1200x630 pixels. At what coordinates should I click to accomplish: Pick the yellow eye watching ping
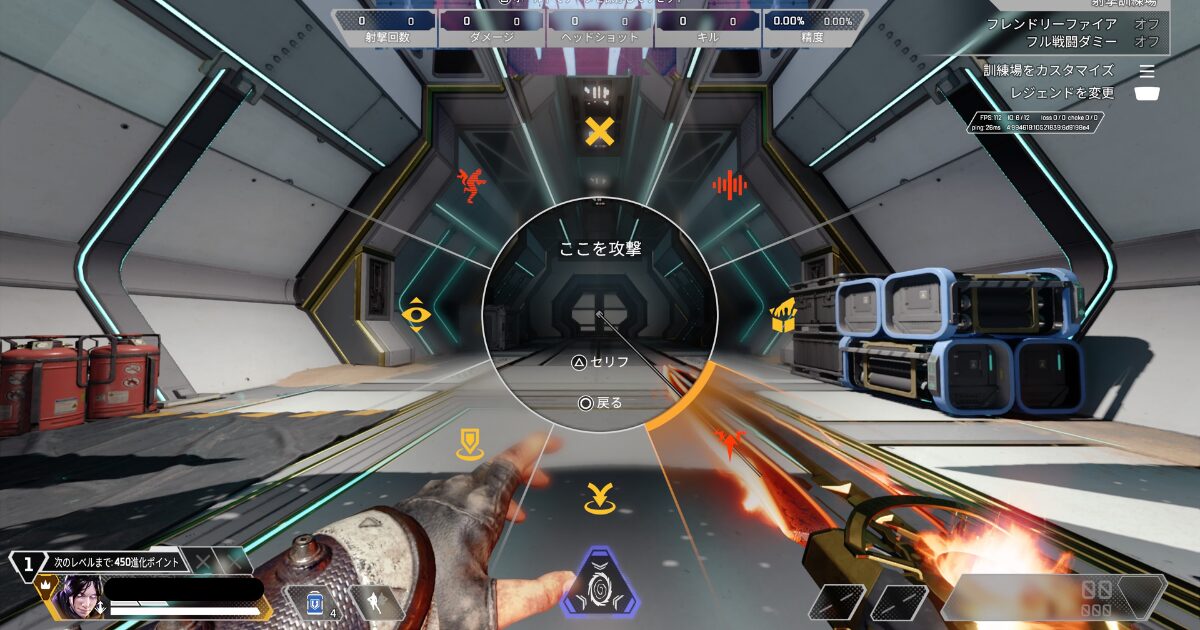click(415, 314)
